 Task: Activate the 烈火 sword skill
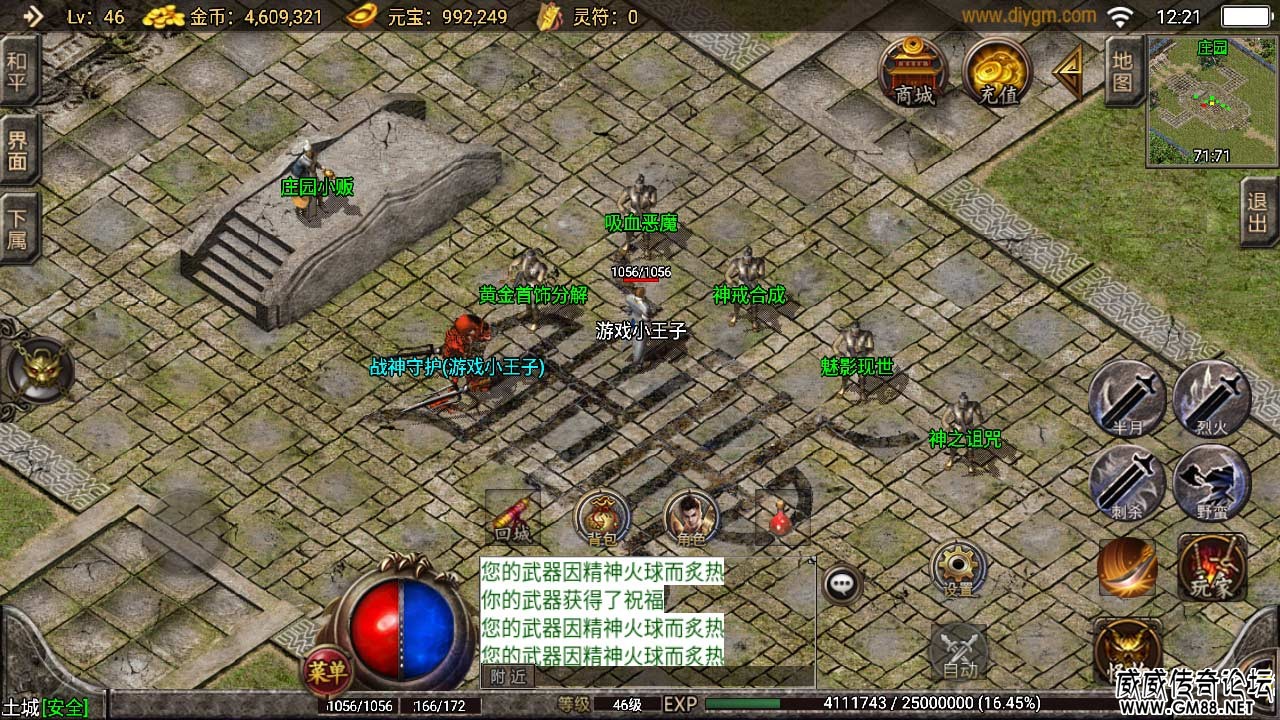point(1211,399)
